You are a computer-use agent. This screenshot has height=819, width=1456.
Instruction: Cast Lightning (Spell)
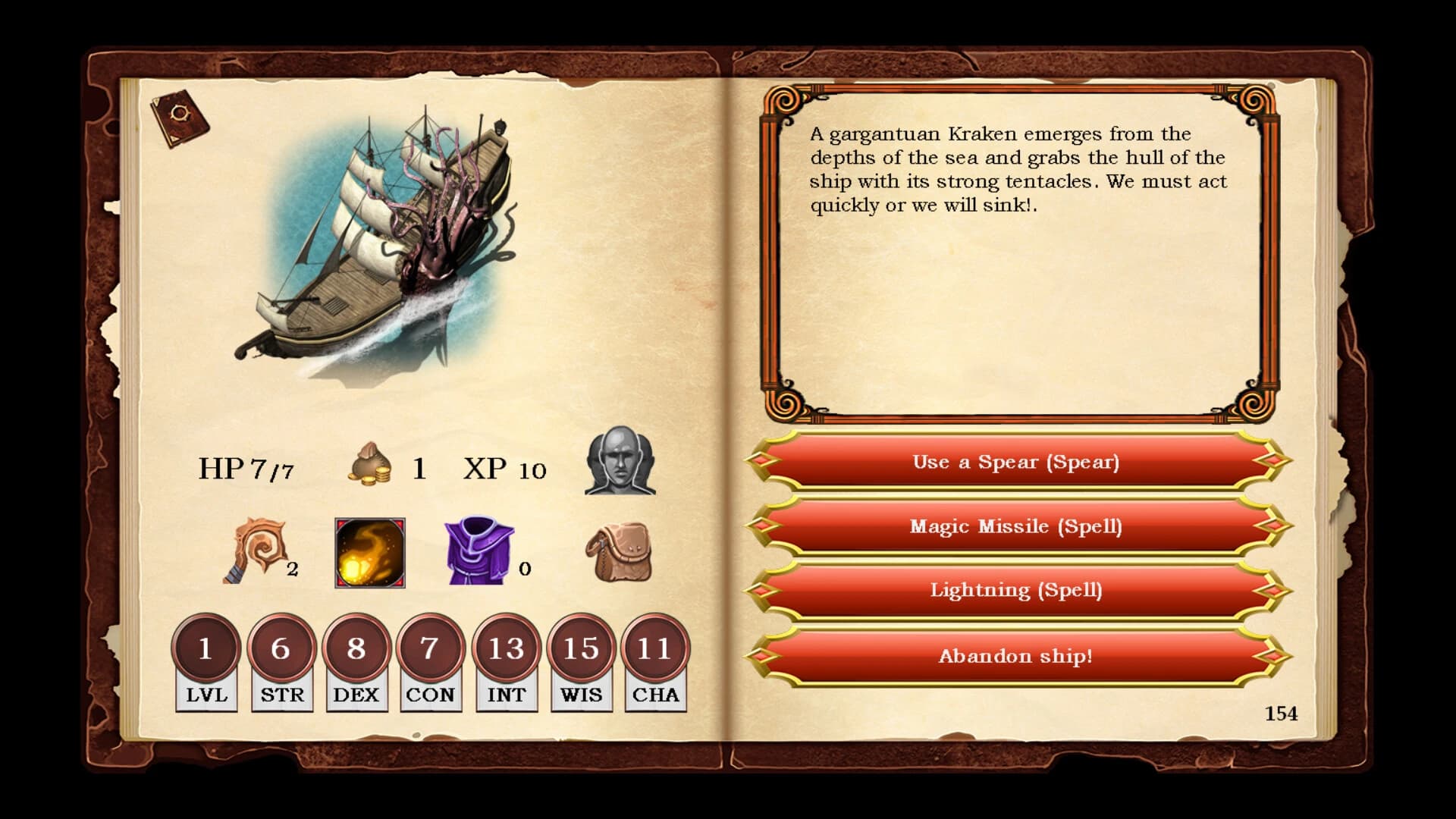pyautogui.click(x=1016, y=591)
